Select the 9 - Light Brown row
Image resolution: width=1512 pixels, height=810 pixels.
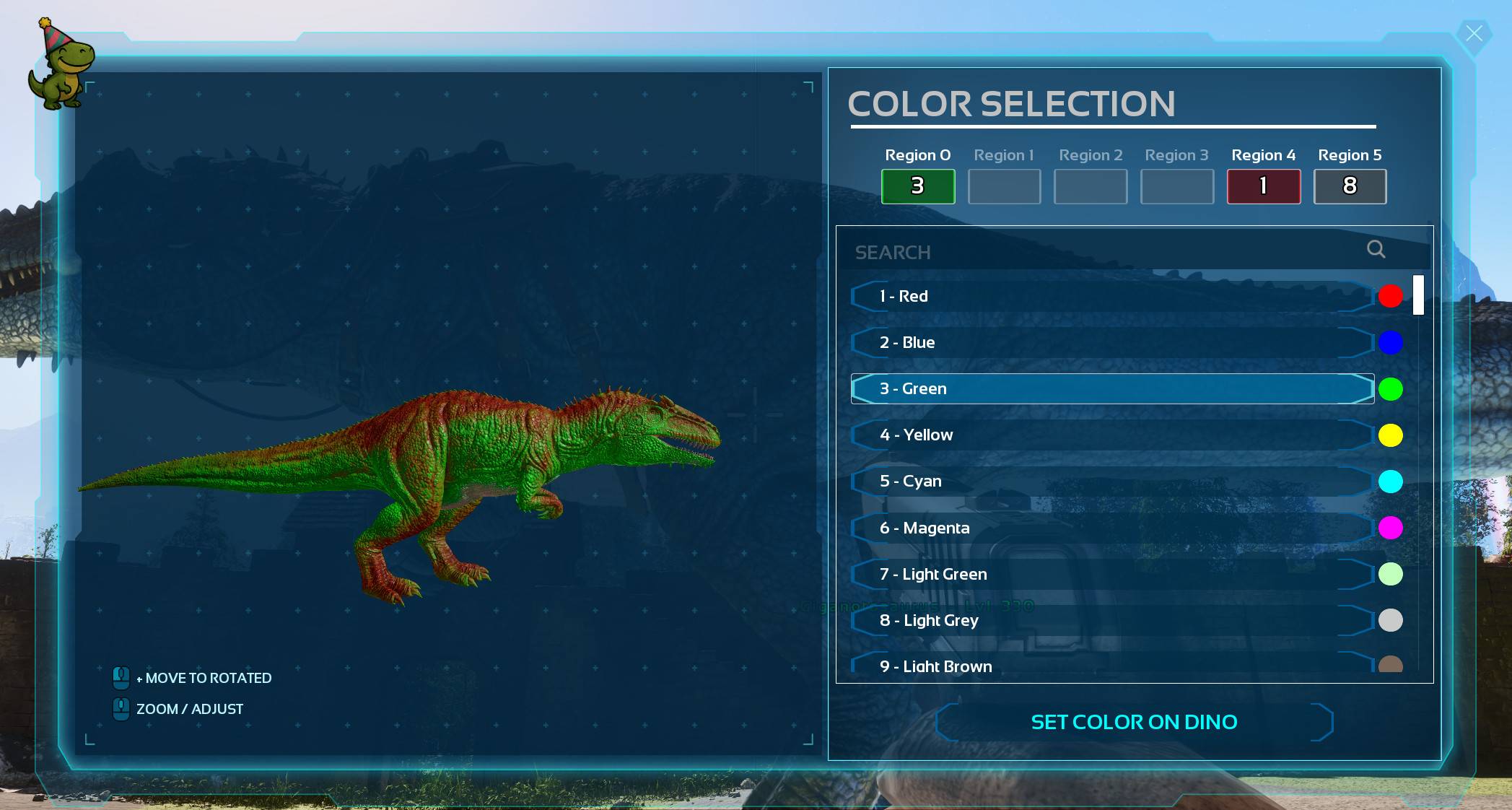(1111, 666)
